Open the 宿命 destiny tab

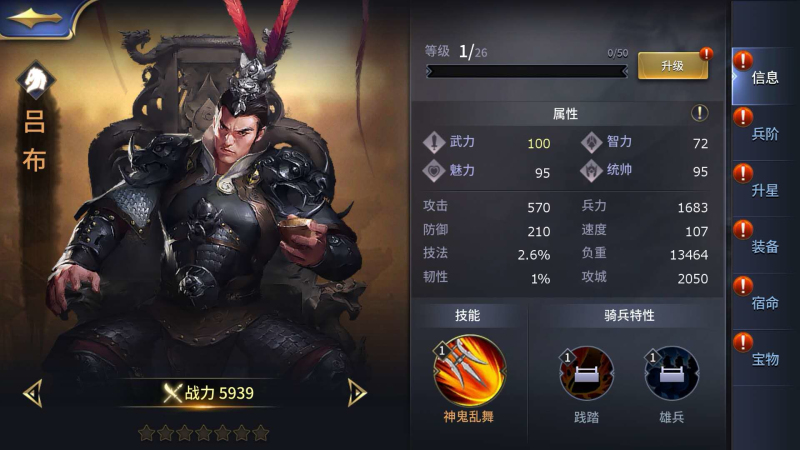pos(764,302)
